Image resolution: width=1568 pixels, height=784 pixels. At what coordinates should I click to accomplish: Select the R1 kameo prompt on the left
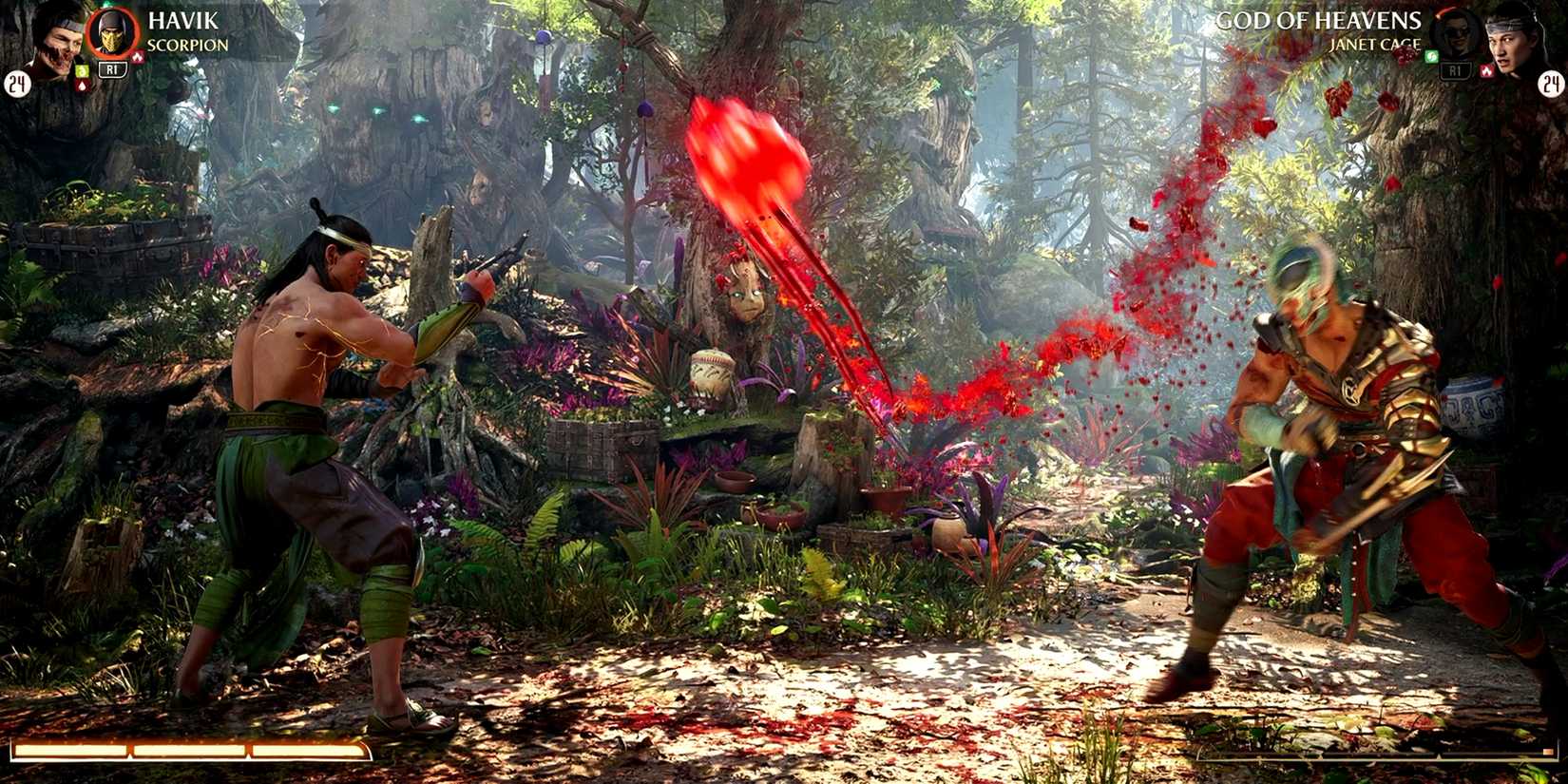(x=112, y=69)
